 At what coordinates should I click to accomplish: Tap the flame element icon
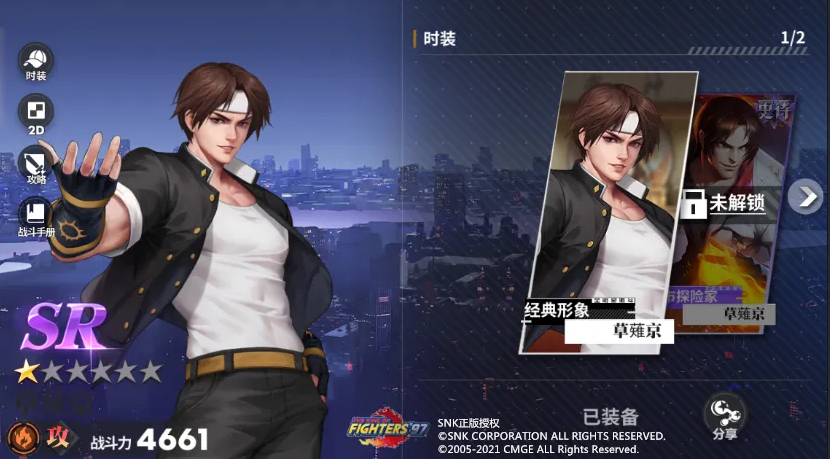point(22,438)
